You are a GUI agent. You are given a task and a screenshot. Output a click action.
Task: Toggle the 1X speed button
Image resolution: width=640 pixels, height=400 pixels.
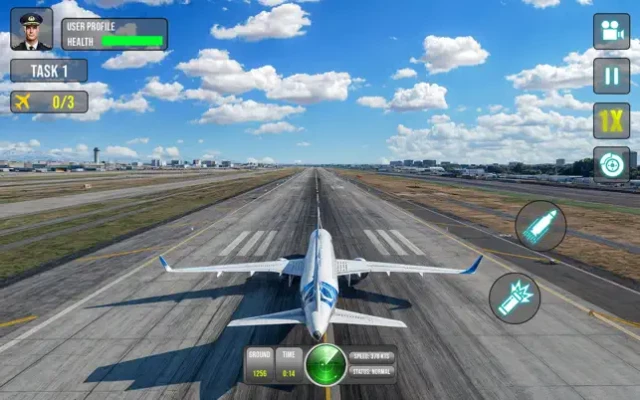611,120
